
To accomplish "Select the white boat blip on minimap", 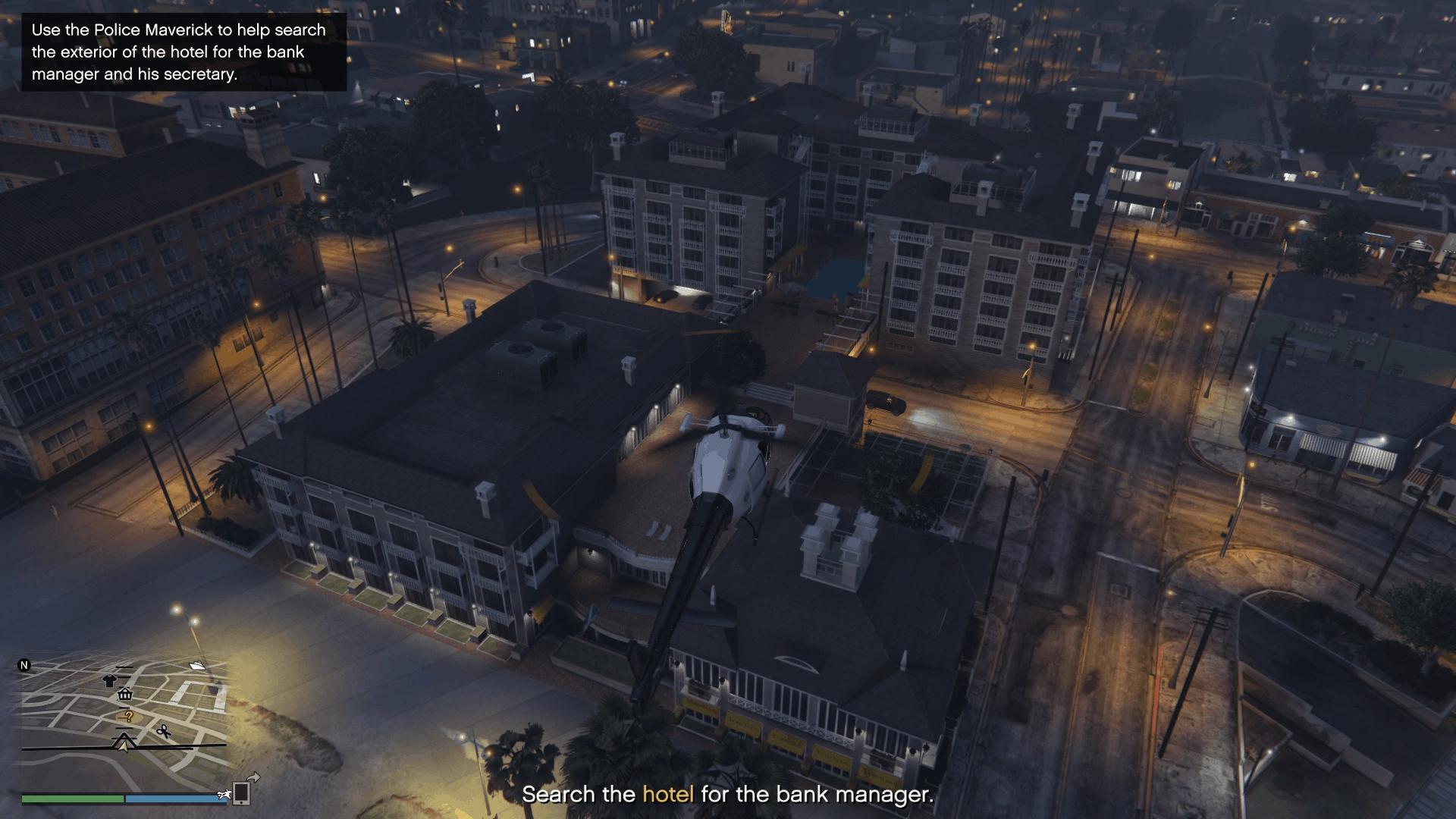I will click(x=198, y=667).
